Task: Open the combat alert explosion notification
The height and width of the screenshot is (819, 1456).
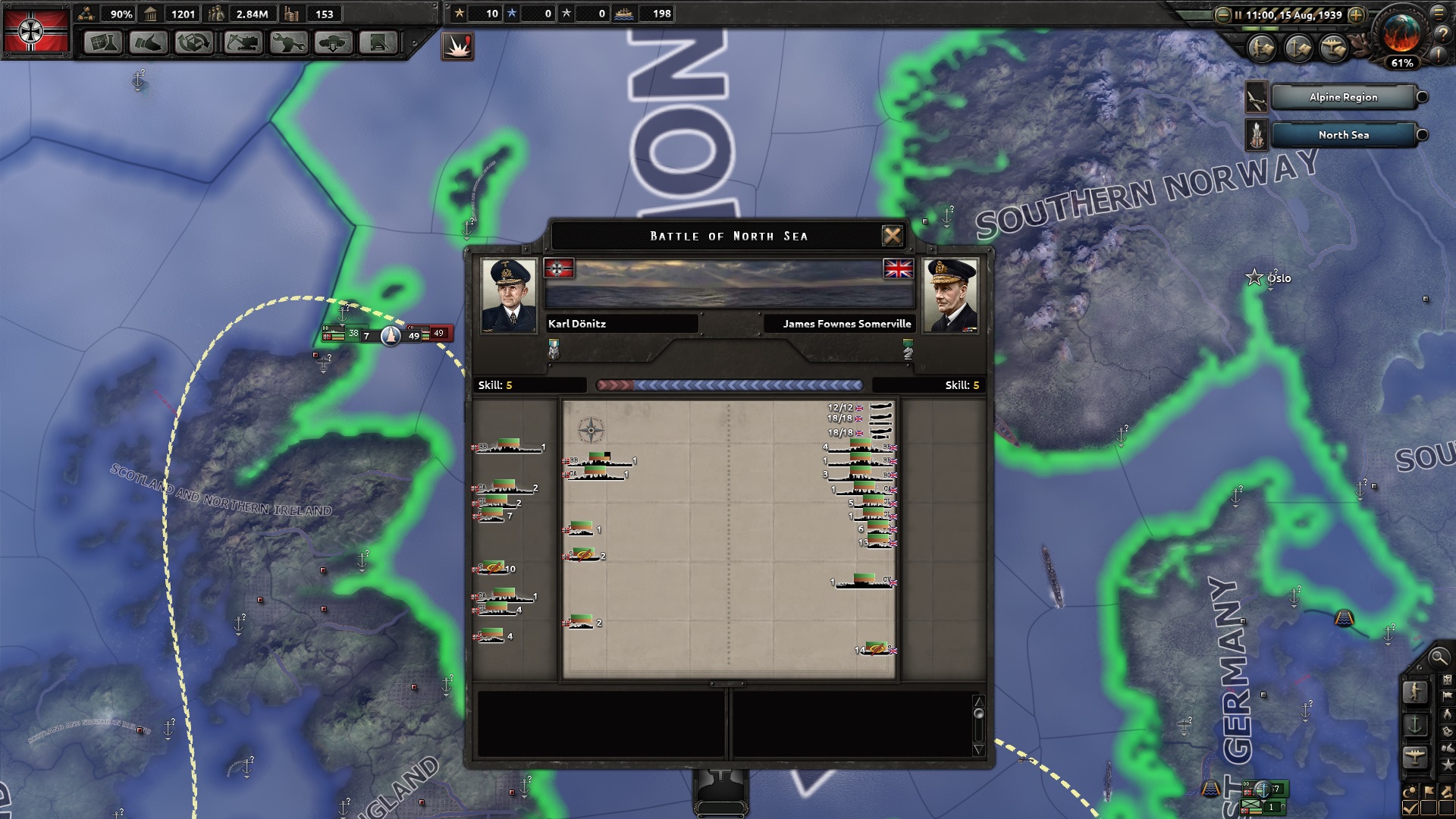Action: [x=457, y=47]
